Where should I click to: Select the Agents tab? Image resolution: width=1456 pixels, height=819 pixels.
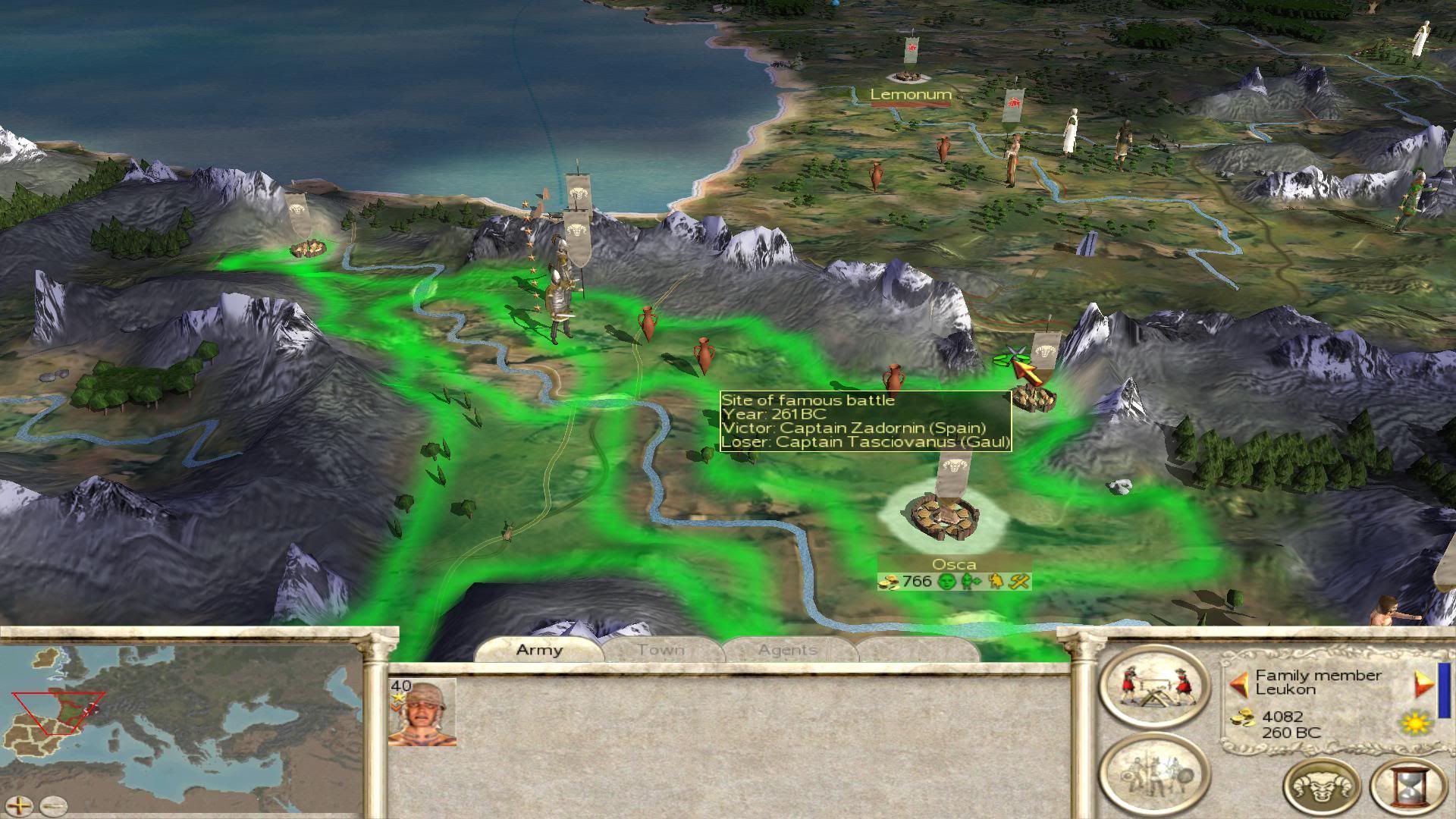click(787, 650)
